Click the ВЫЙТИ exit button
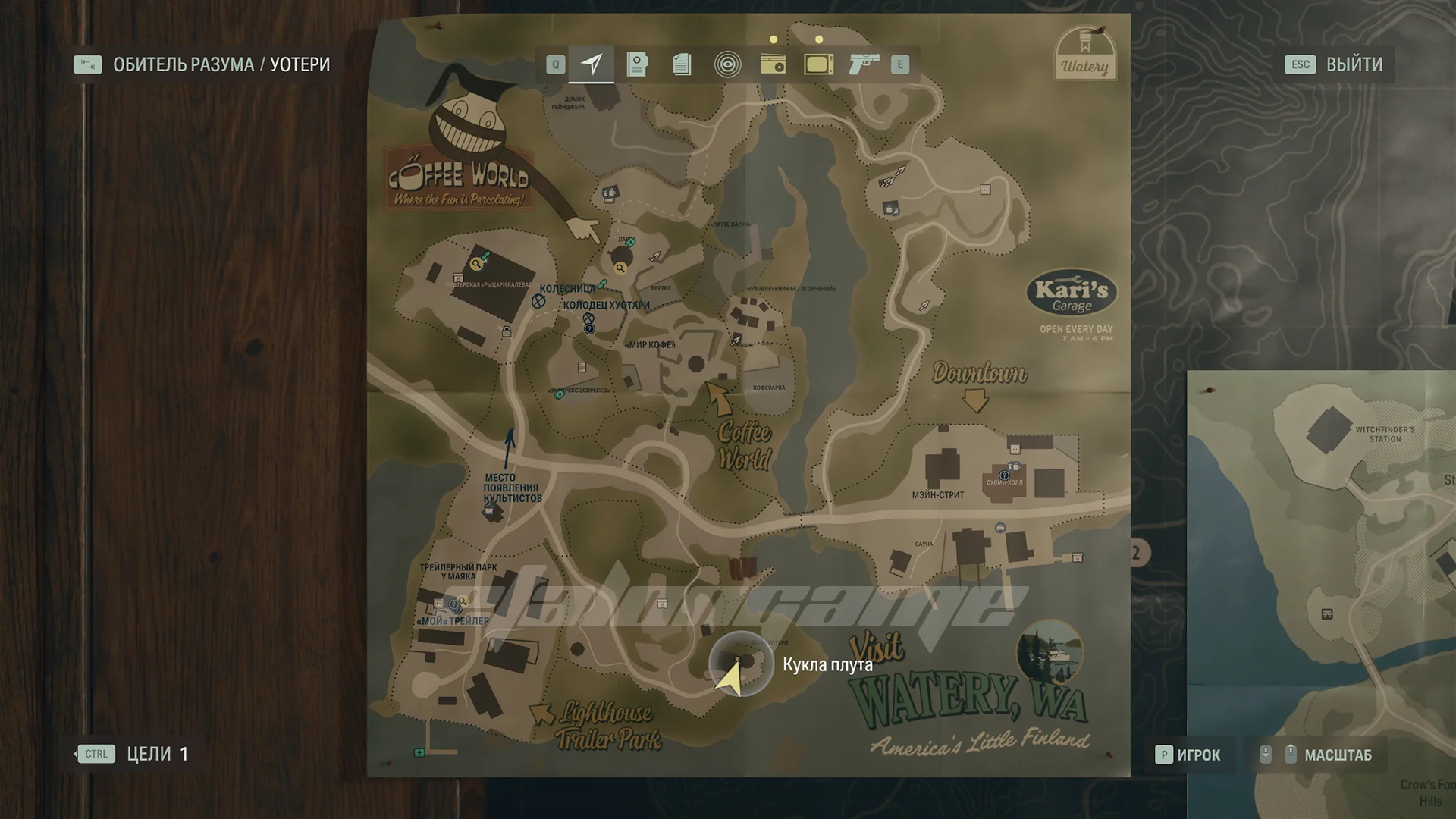 pyautogui.click(x=1354, y=64)
